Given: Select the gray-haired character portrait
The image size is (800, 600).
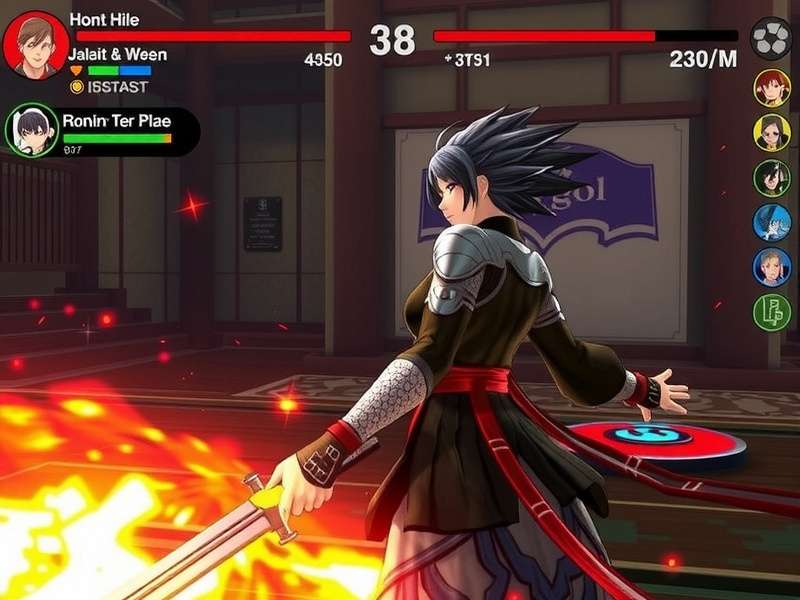Looking at the screenshot, I should point(771,267).
